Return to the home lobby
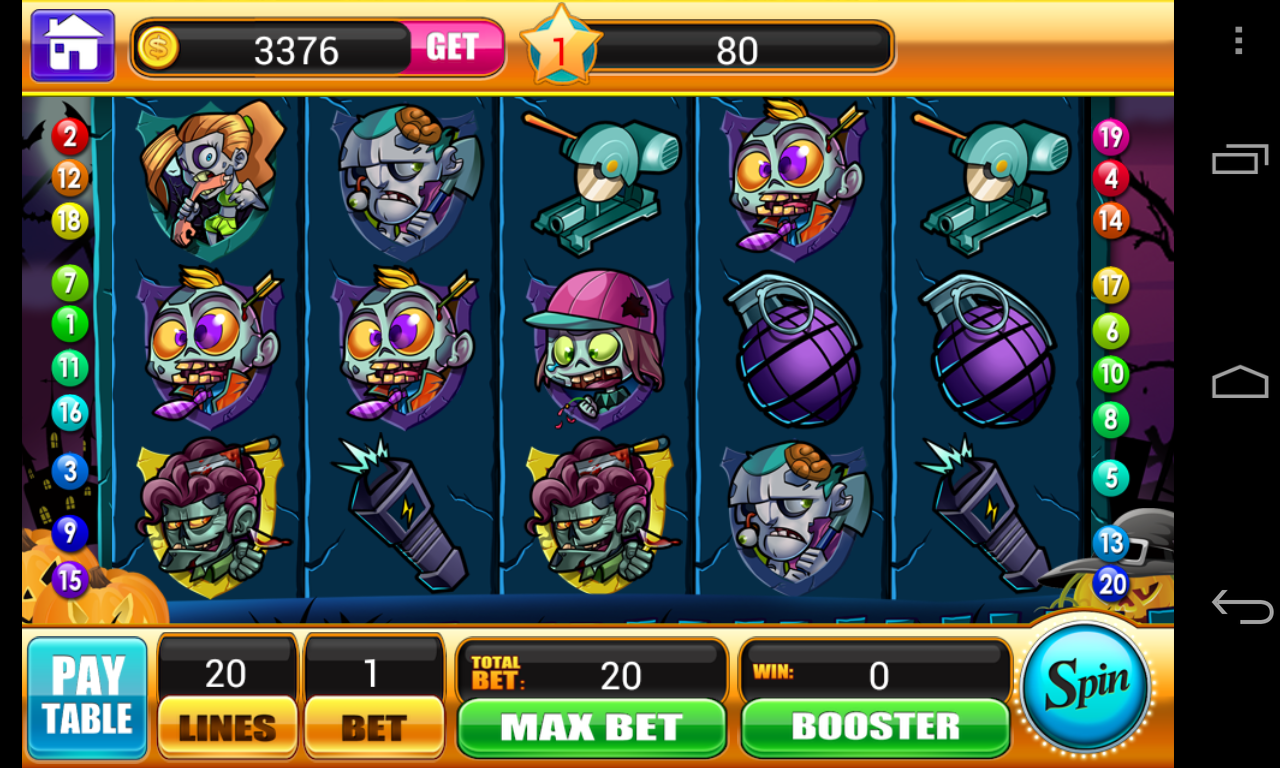1280x768 pixels. [x=73, y=45]
